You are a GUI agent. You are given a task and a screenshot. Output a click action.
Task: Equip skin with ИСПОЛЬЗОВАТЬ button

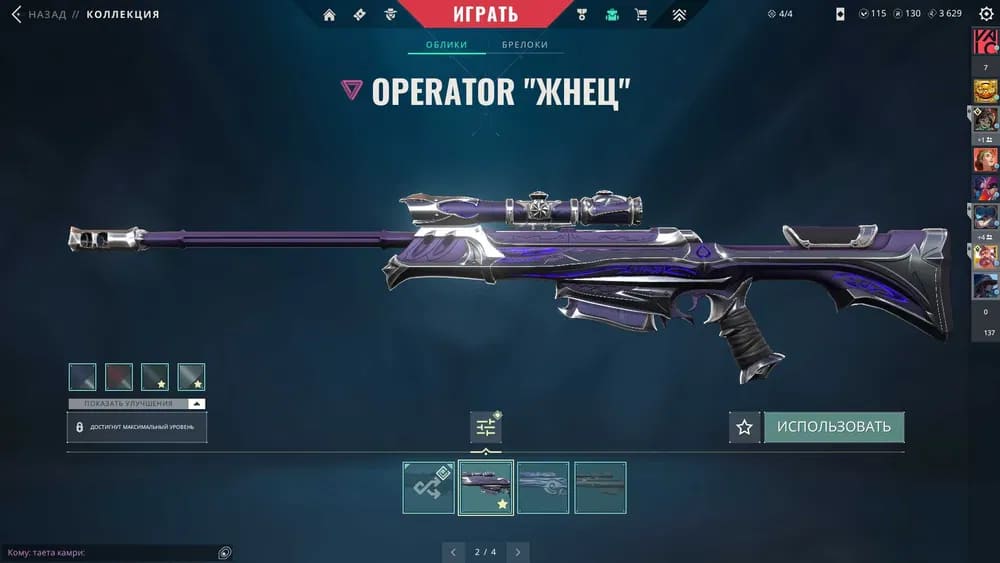tap(833, 427)
